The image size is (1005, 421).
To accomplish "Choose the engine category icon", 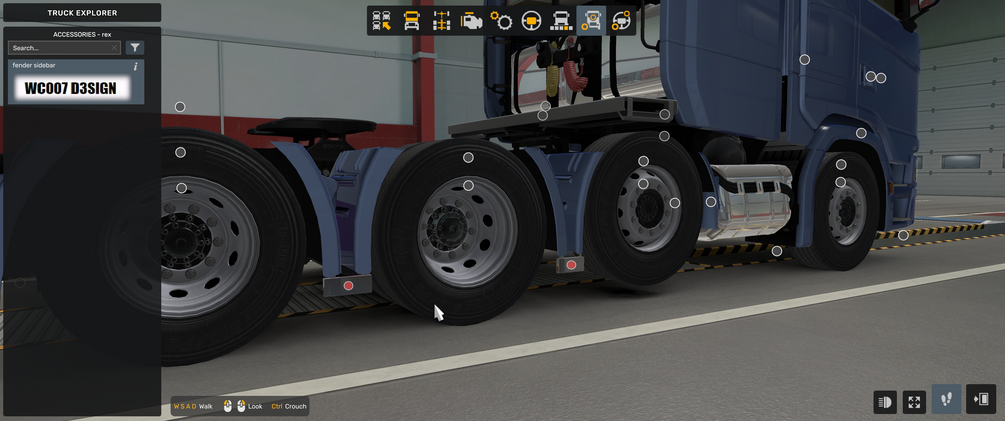I will [471, 21].
